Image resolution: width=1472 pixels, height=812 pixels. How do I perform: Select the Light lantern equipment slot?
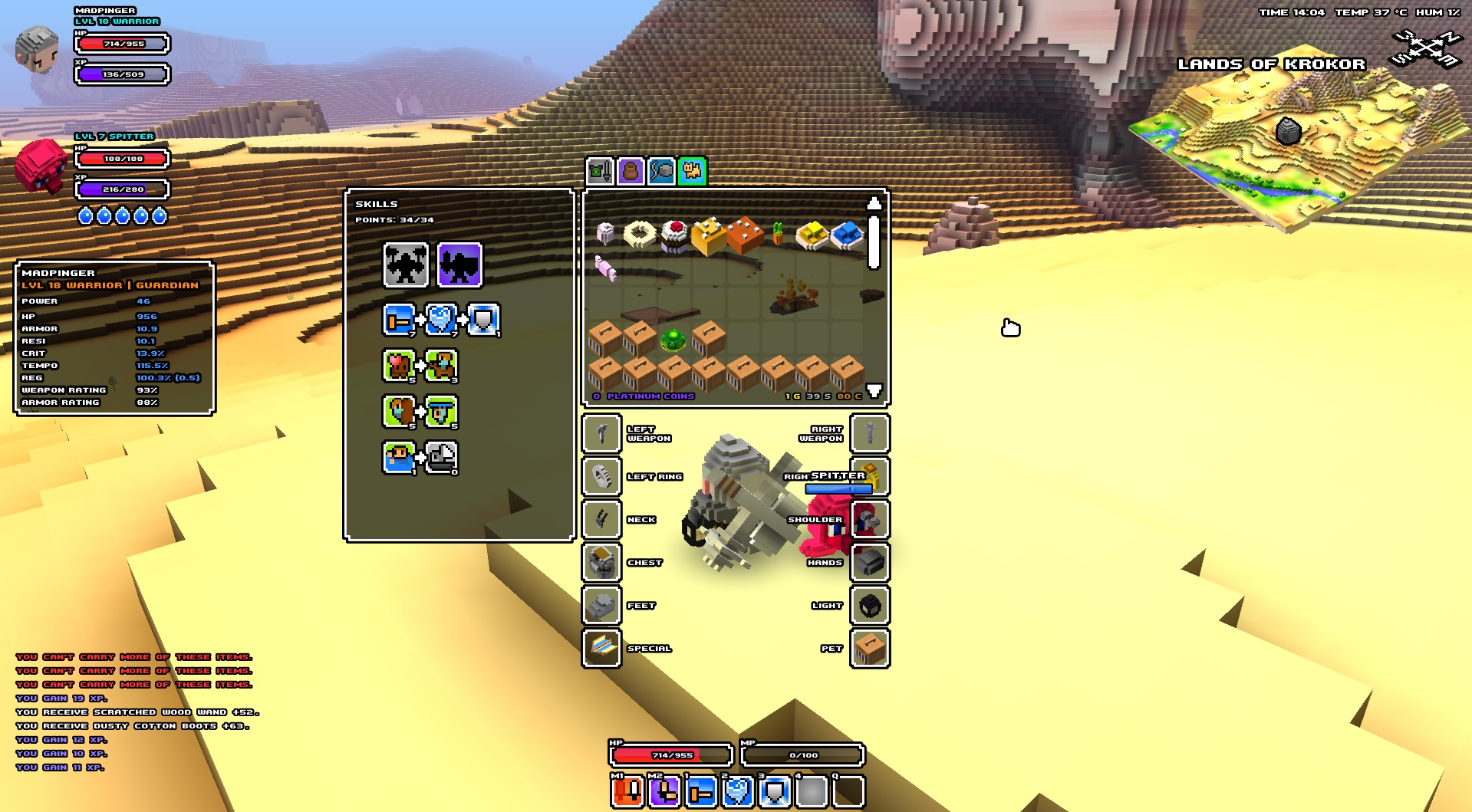click(870, 606)
